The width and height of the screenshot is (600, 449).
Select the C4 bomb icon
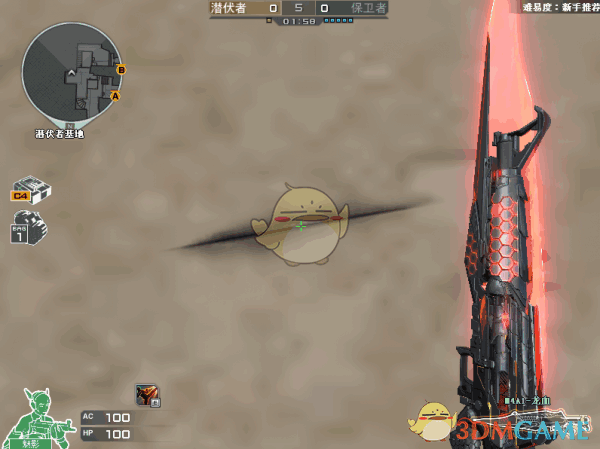tap(31, 190)
